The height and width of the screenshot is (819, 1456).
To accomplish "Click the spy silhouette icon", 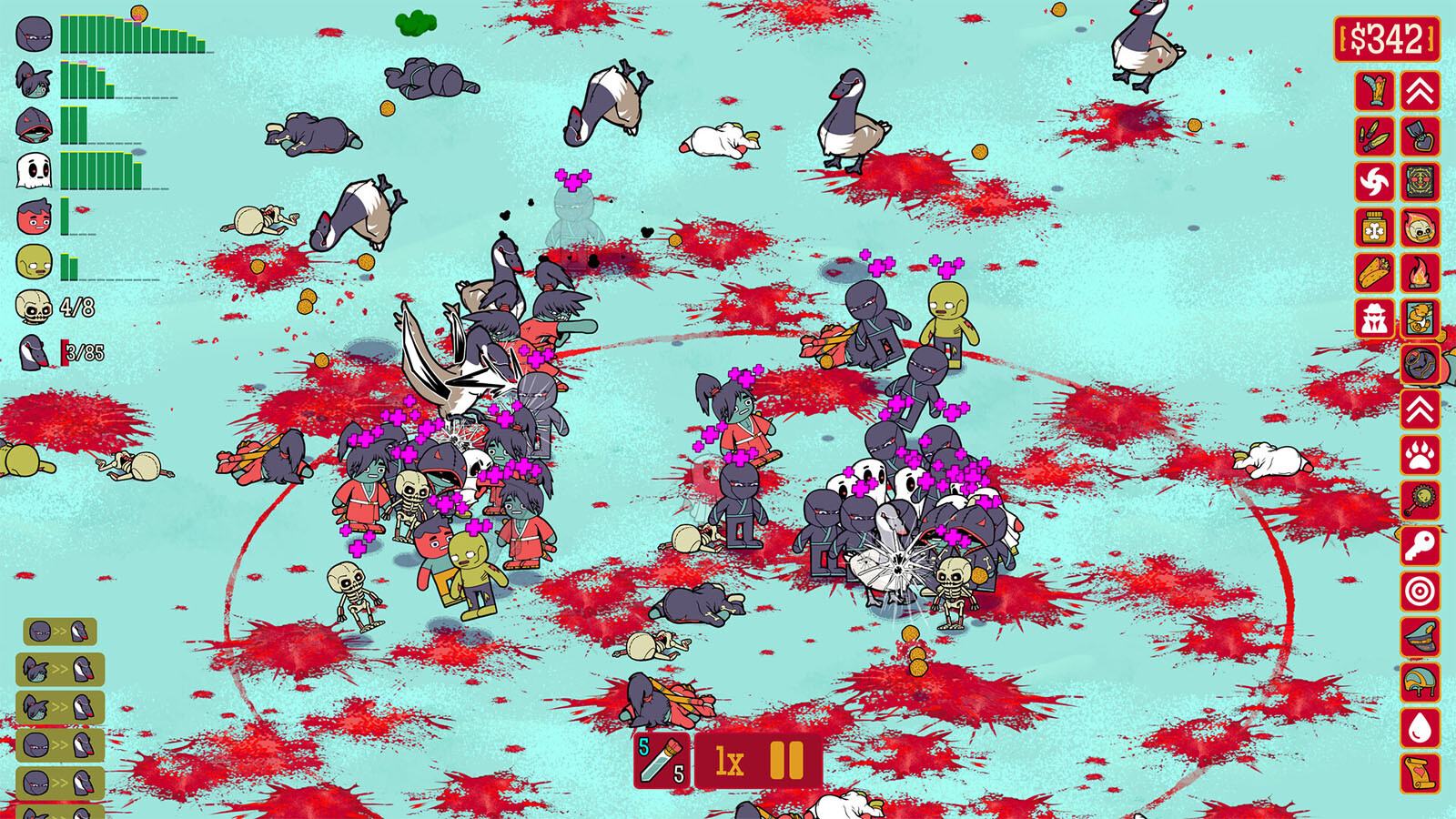I will pos(1375,318).
